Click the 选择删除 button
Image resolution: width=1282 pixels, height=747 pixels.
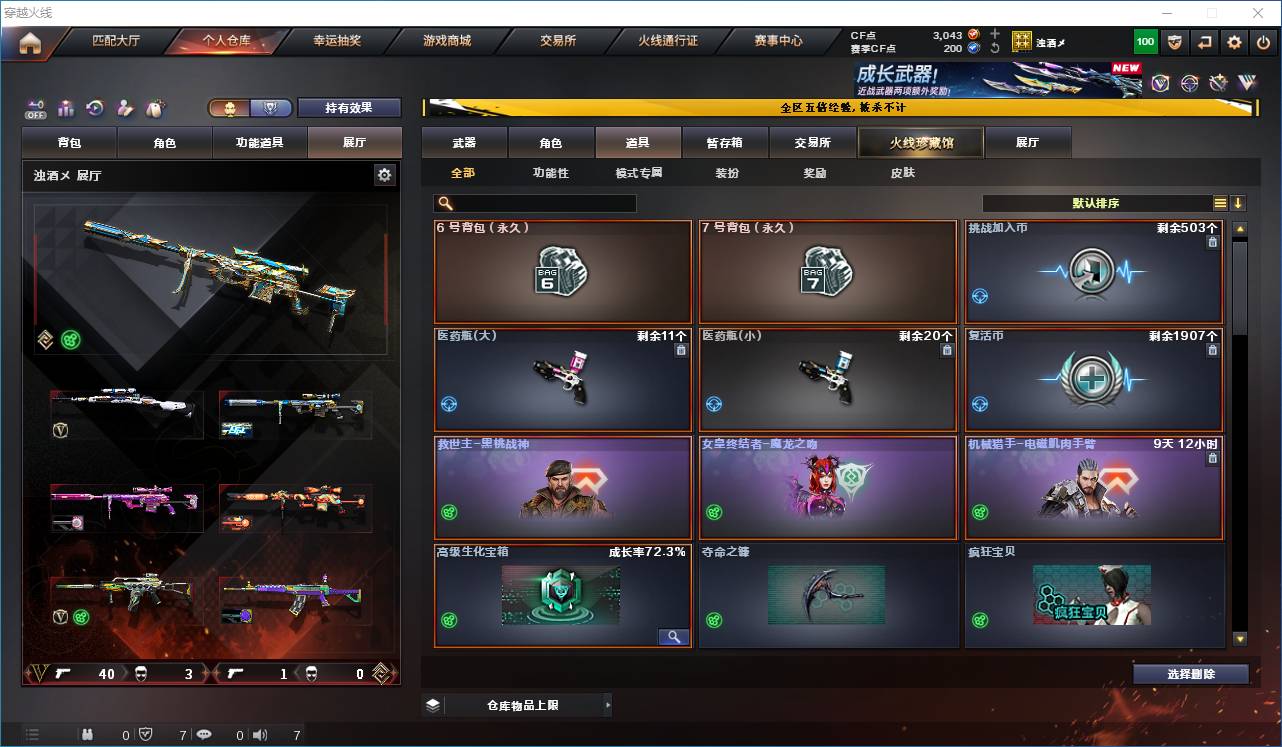point(1190,673)
